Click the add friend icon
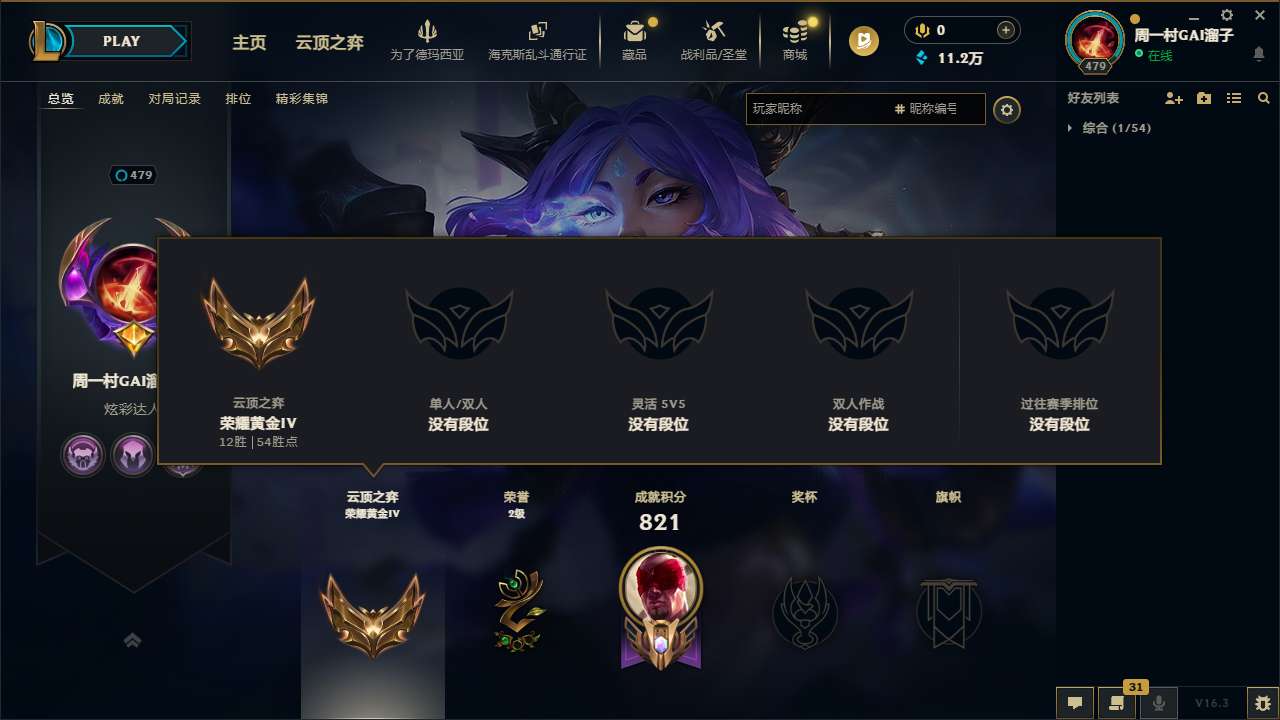The width and height of the screenshot is (1280, 720). [x=1170, y=98]
